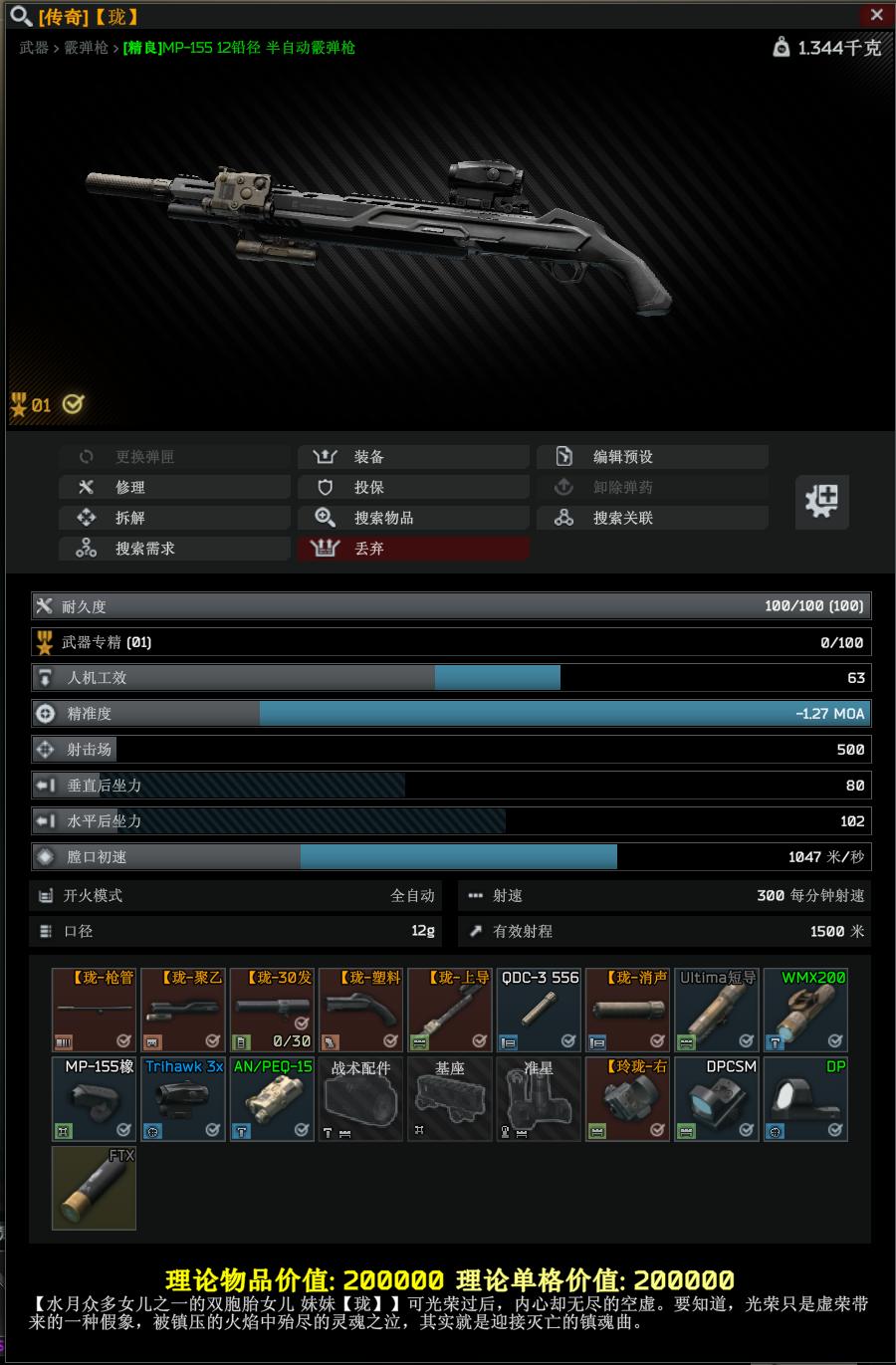Select the 装备 equip button

[413, 457]
